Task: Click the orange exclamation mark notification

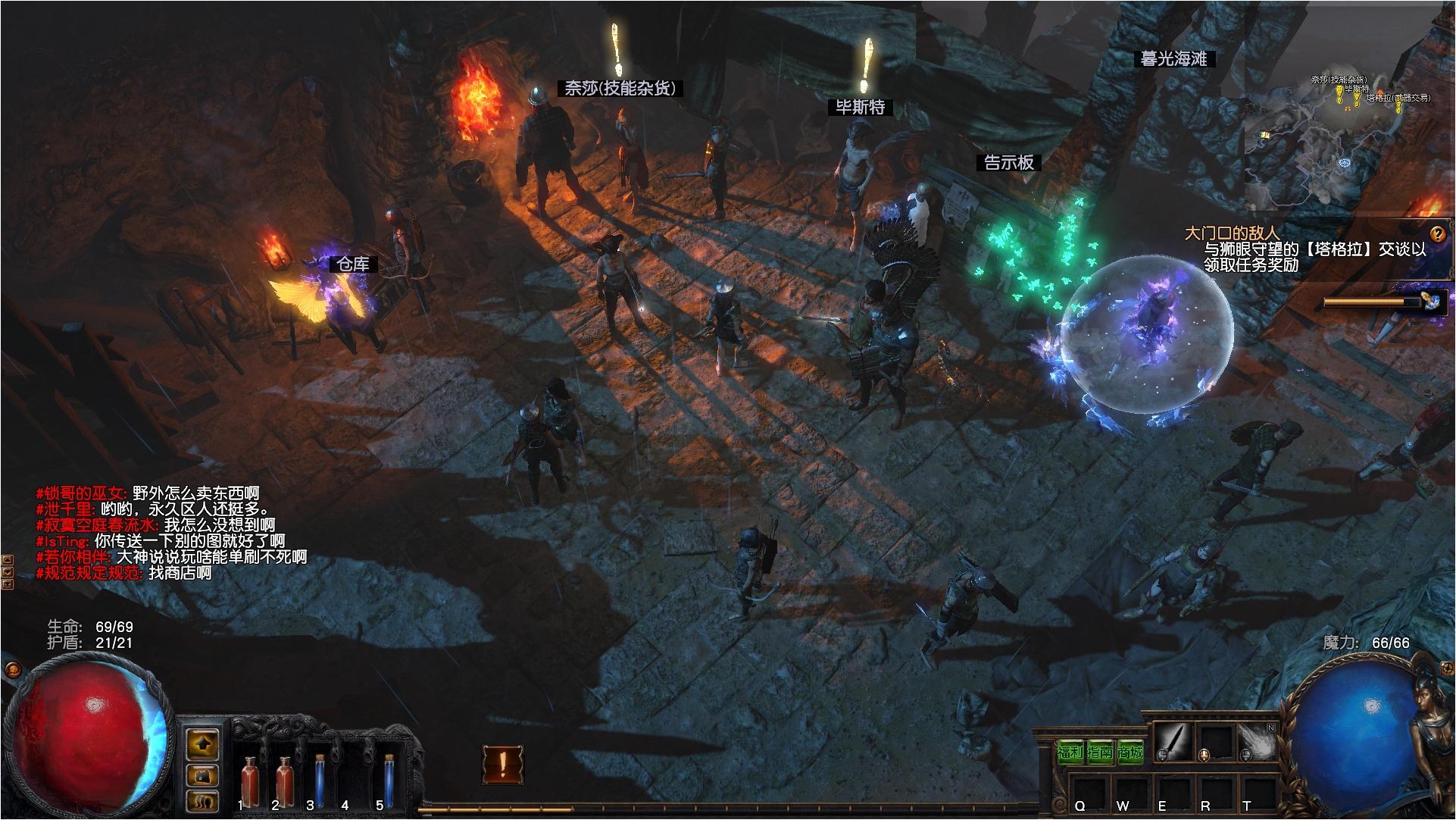Action: point(501,765)
